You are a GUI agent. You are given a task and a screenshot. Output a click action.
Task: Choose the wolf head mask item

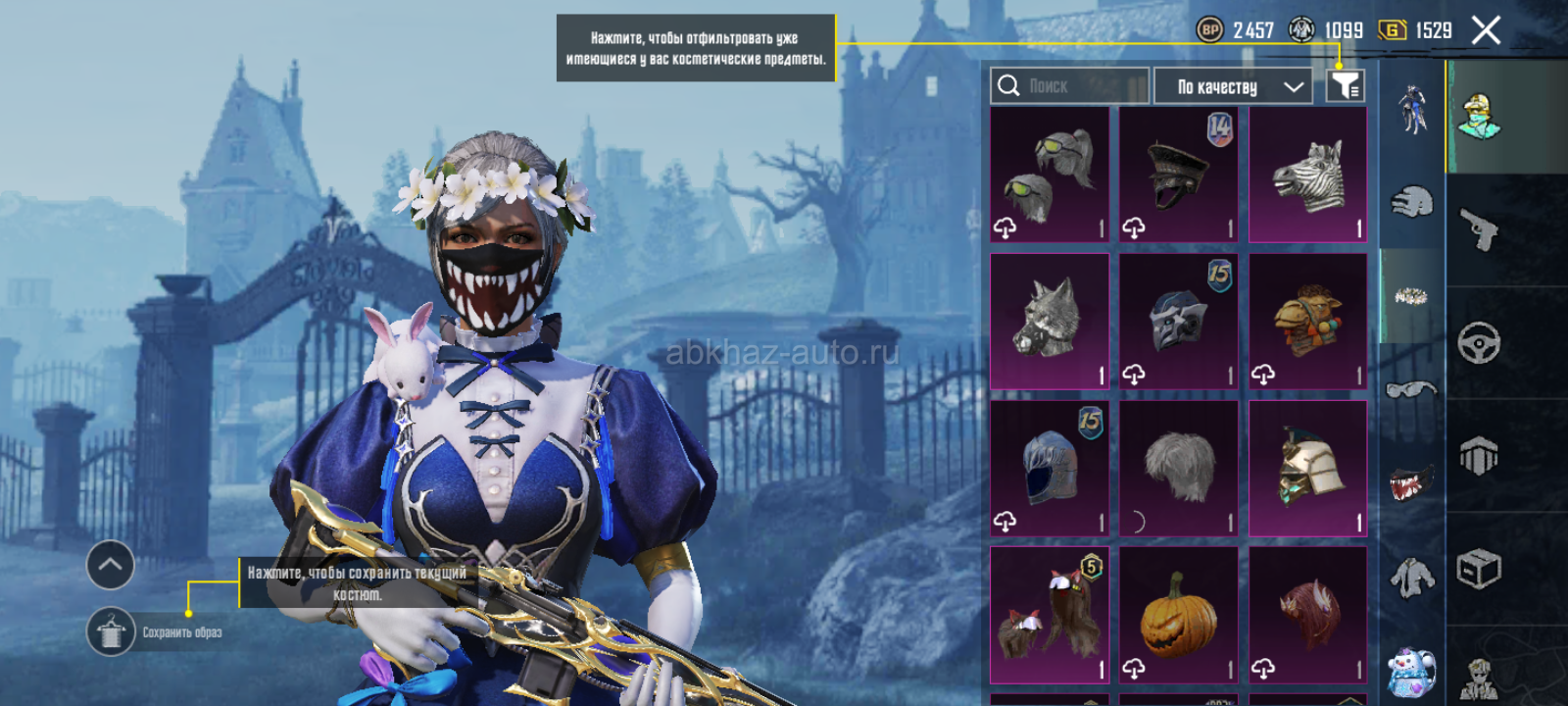[x=1050, y=321]
